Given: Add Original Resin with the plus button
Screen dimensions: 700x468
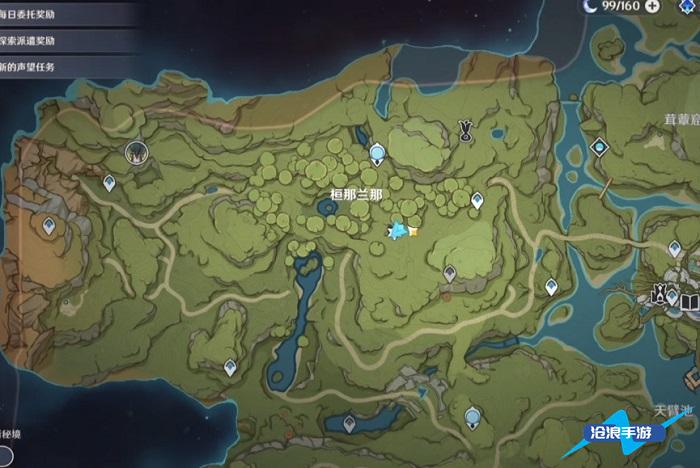Looking at the screenshot, I should point(653,6).
